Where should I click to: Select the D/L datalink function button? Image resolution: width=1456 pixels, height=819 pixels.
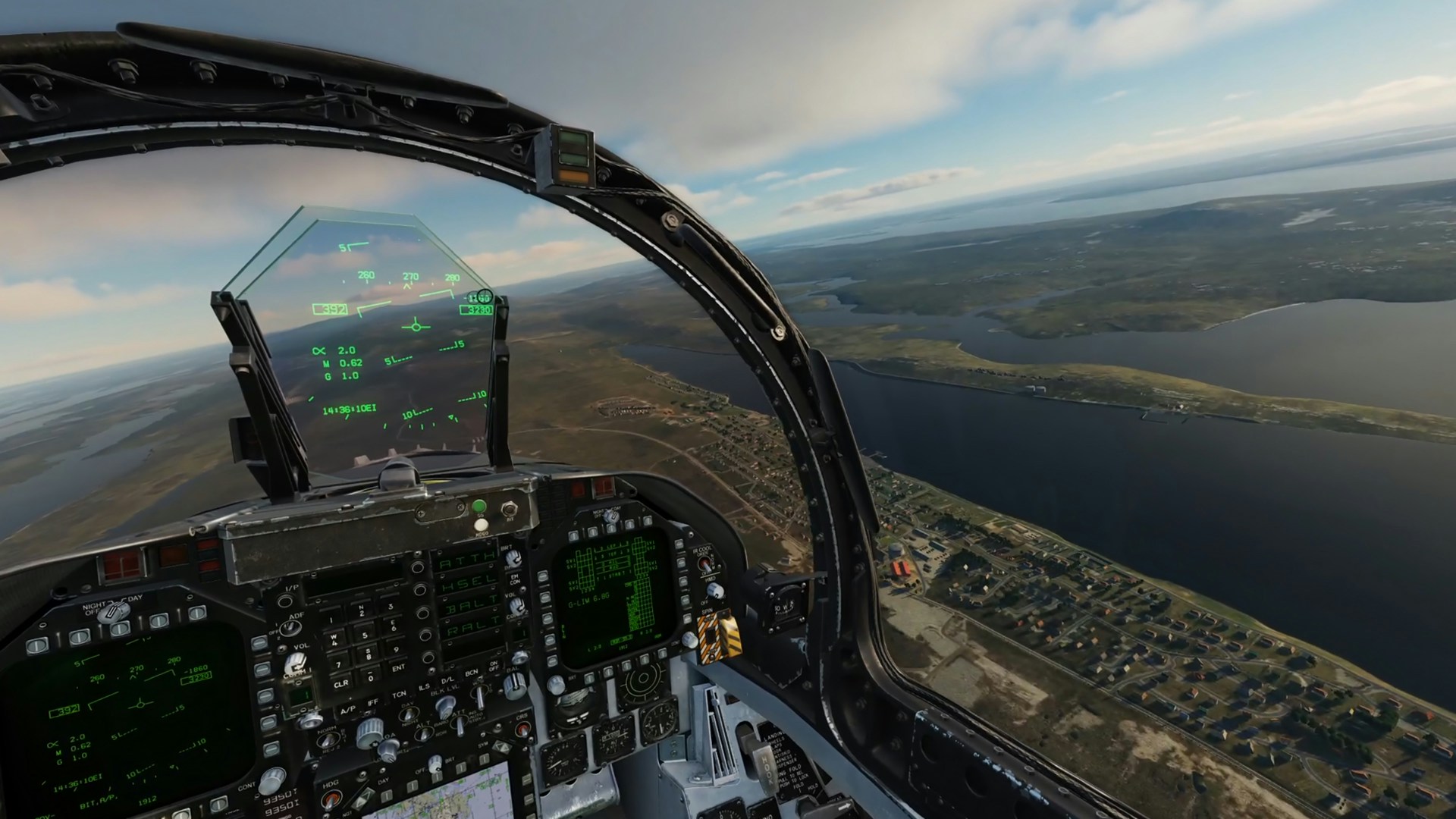[448, 679]
